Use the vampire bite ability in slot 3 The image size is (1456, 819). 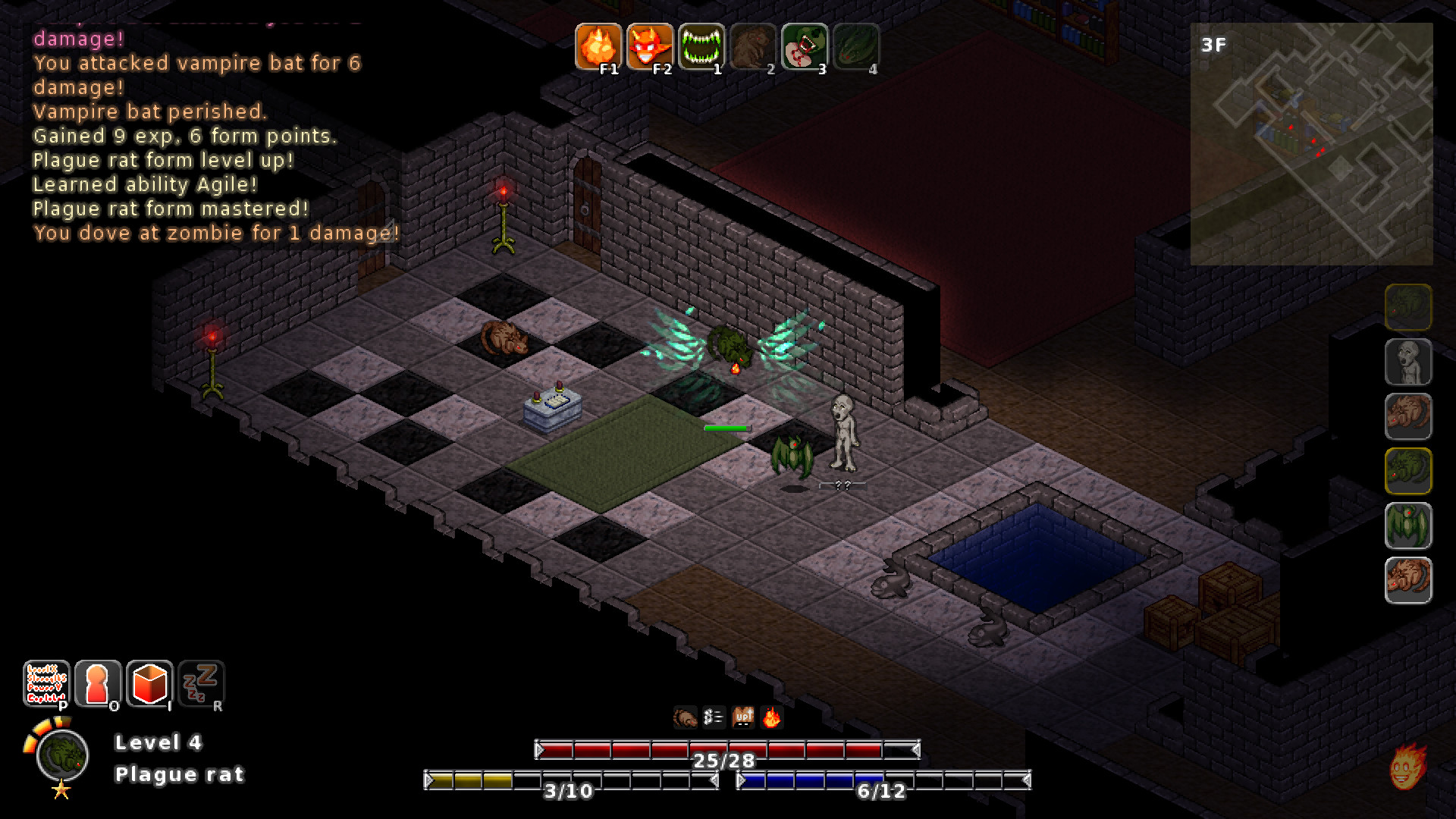pyautogui.click(x=805, y=45)
